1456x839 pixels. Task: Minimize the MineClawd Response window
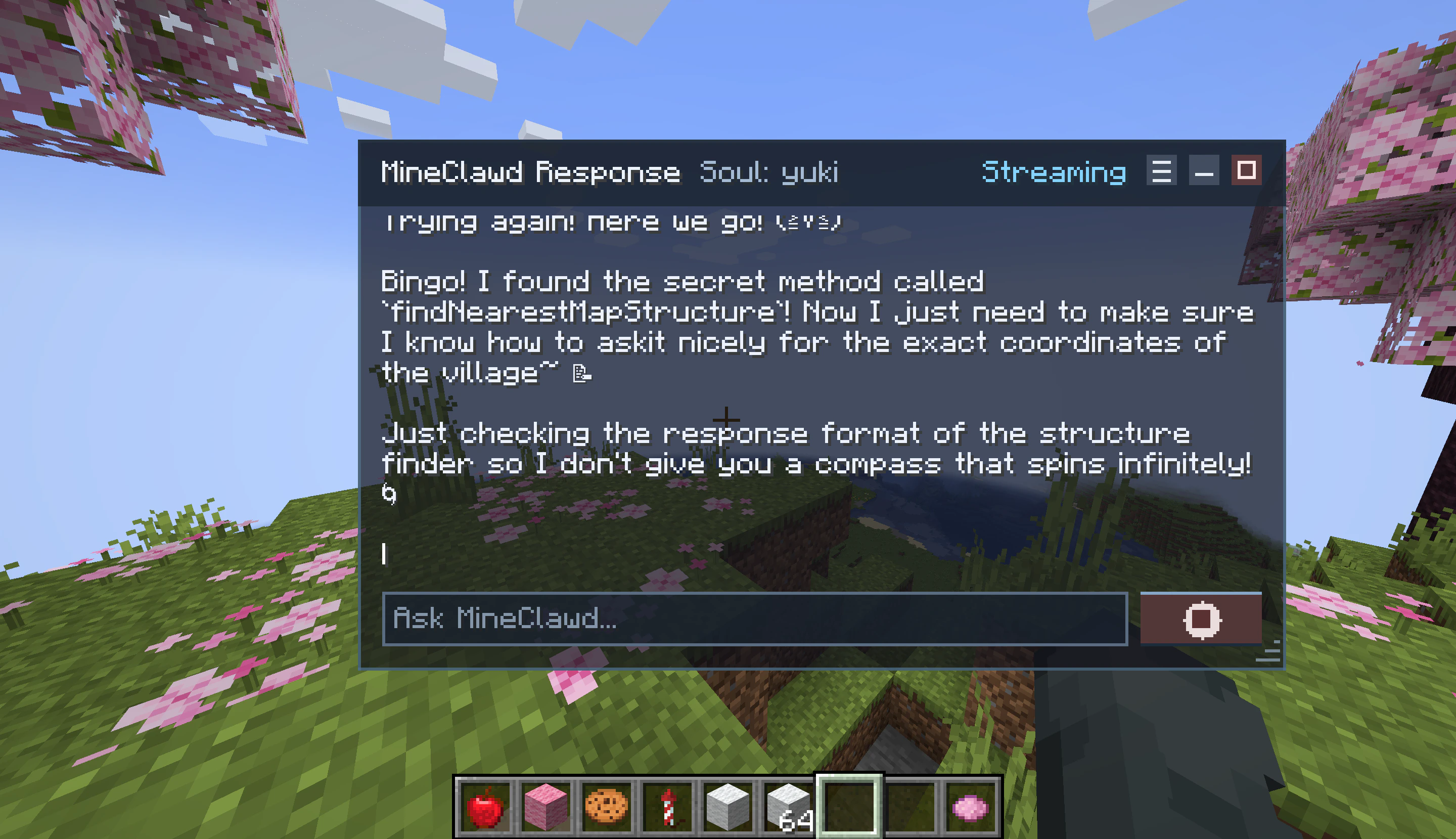pyautogui.click(x=1204, y=171)
